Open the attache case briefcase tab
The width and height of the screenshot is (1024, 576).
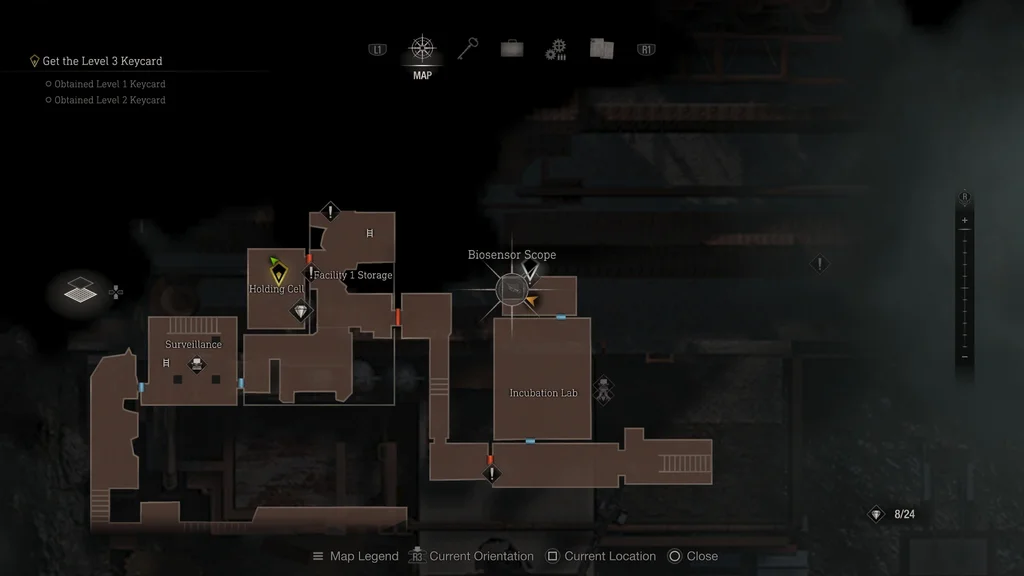(512, 48)
